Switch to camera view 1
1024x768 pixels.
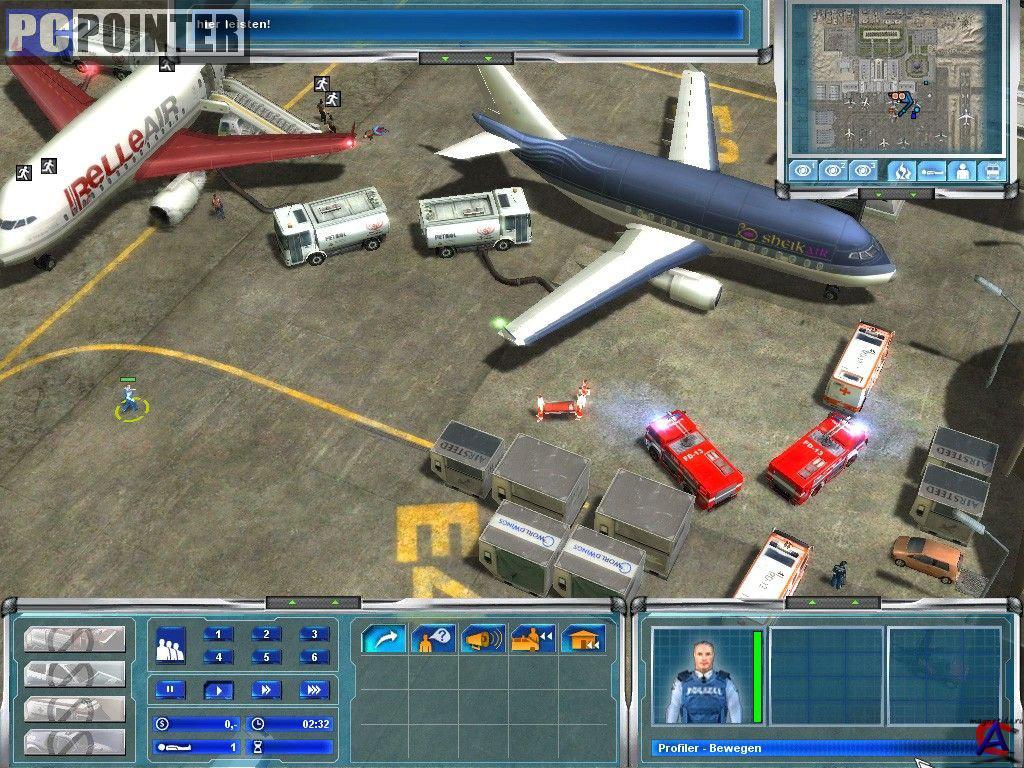click(802, 170)
